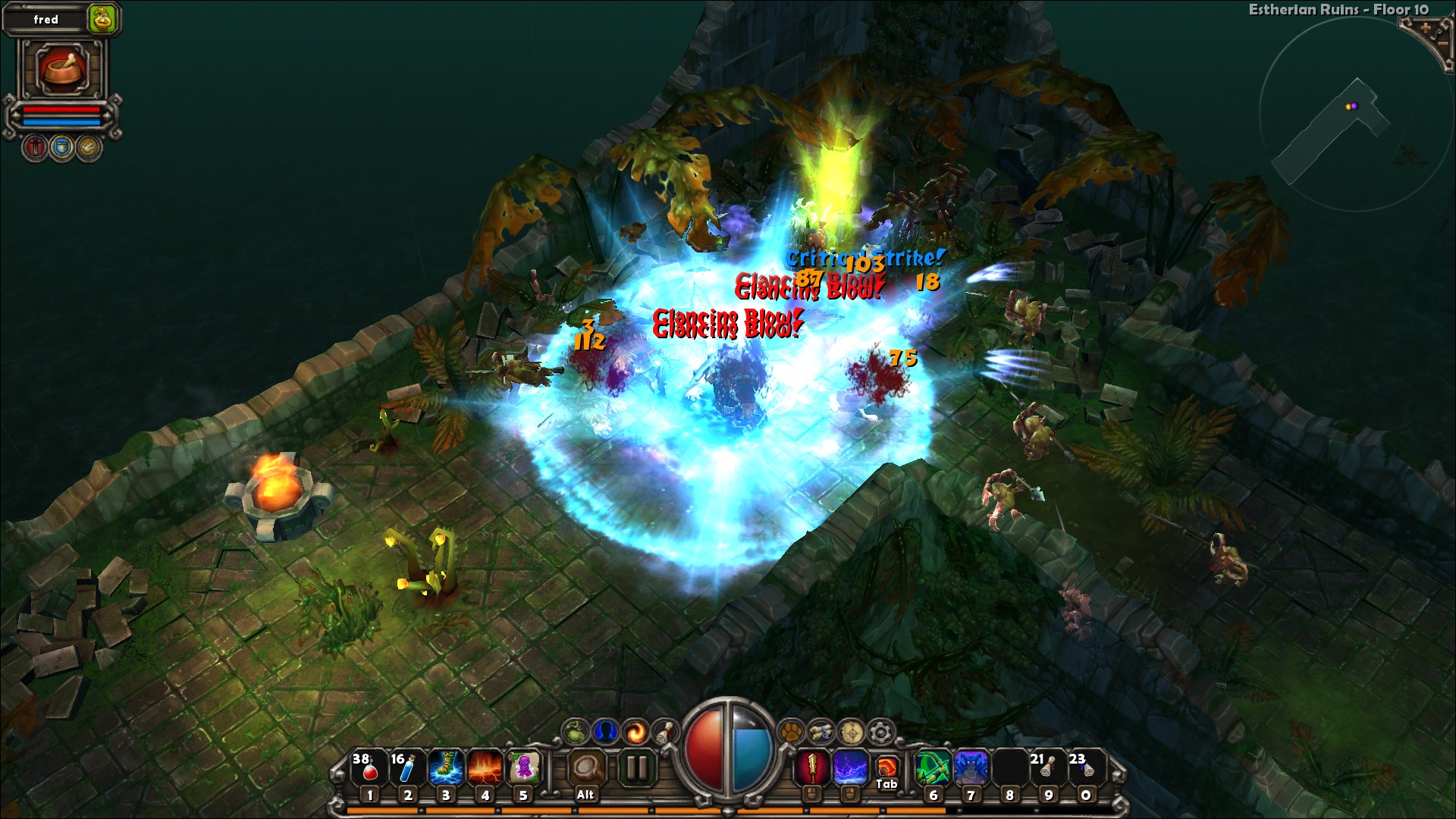
Task: Open the character silhouette panel
Action: [604, 731]
